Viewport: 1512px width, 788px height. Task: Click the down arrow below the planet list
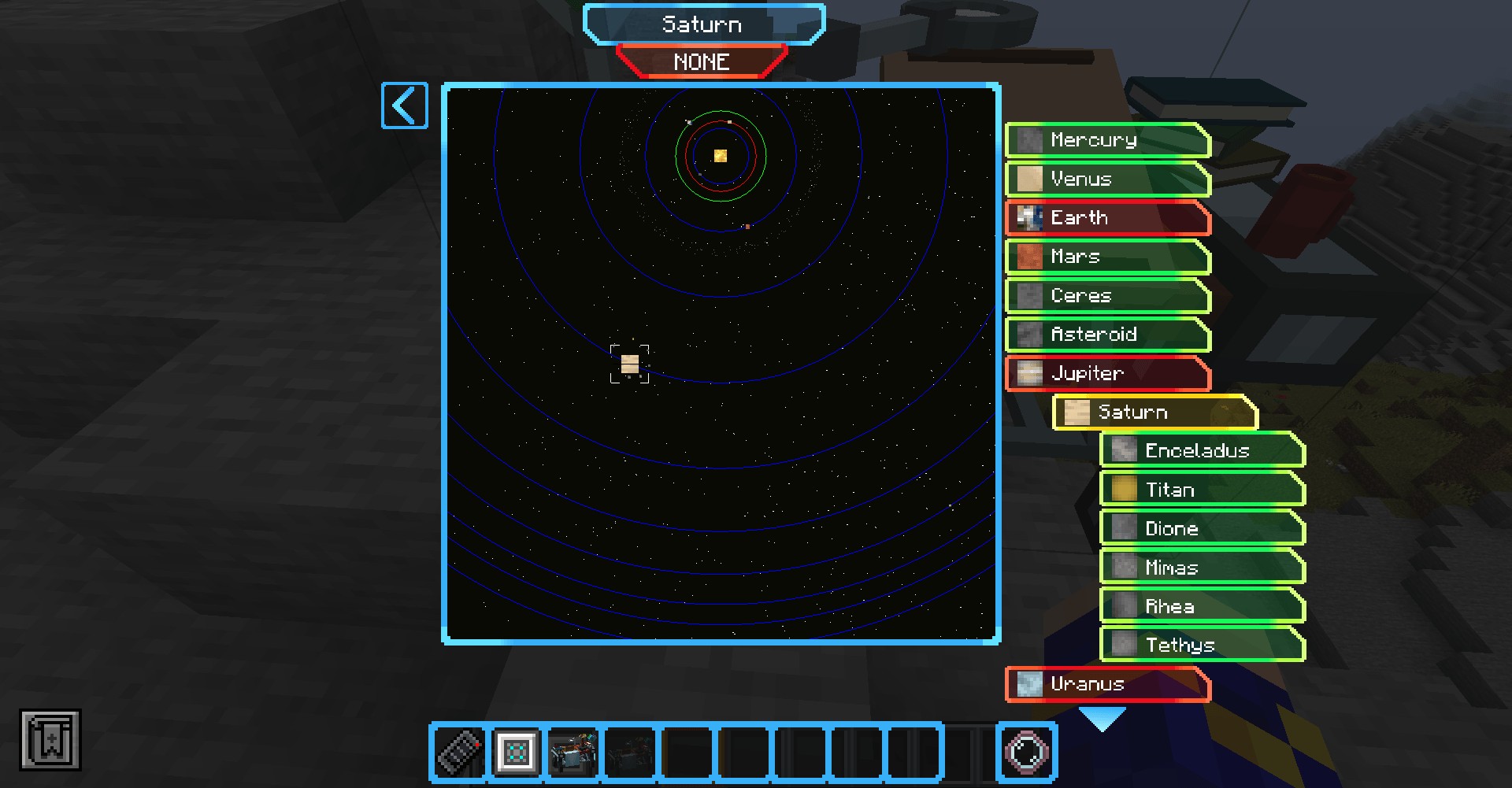(1102, 718)
